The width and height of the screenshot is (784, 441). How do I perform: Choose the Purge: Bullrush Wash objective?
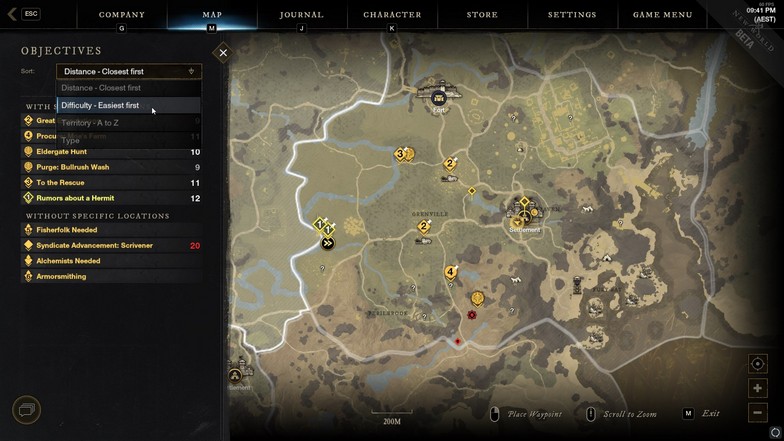coord(73,167)
